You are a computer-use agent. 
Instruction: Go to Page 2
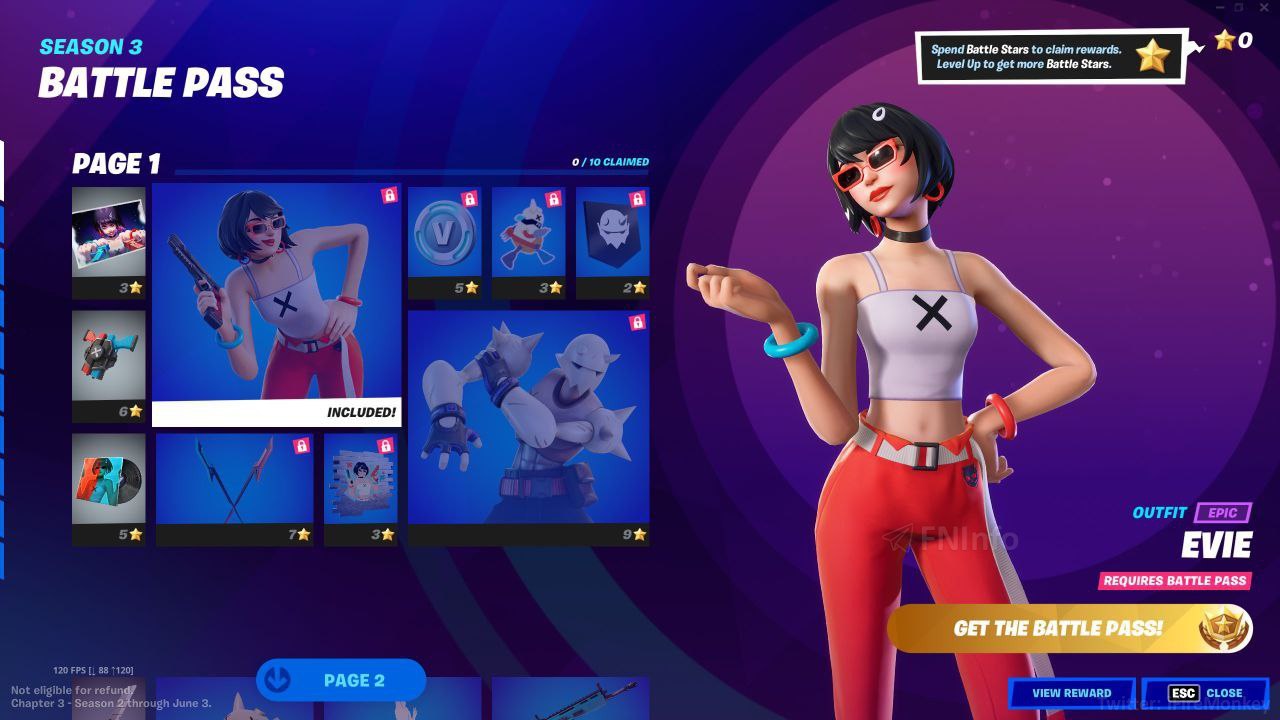(341, 680)
